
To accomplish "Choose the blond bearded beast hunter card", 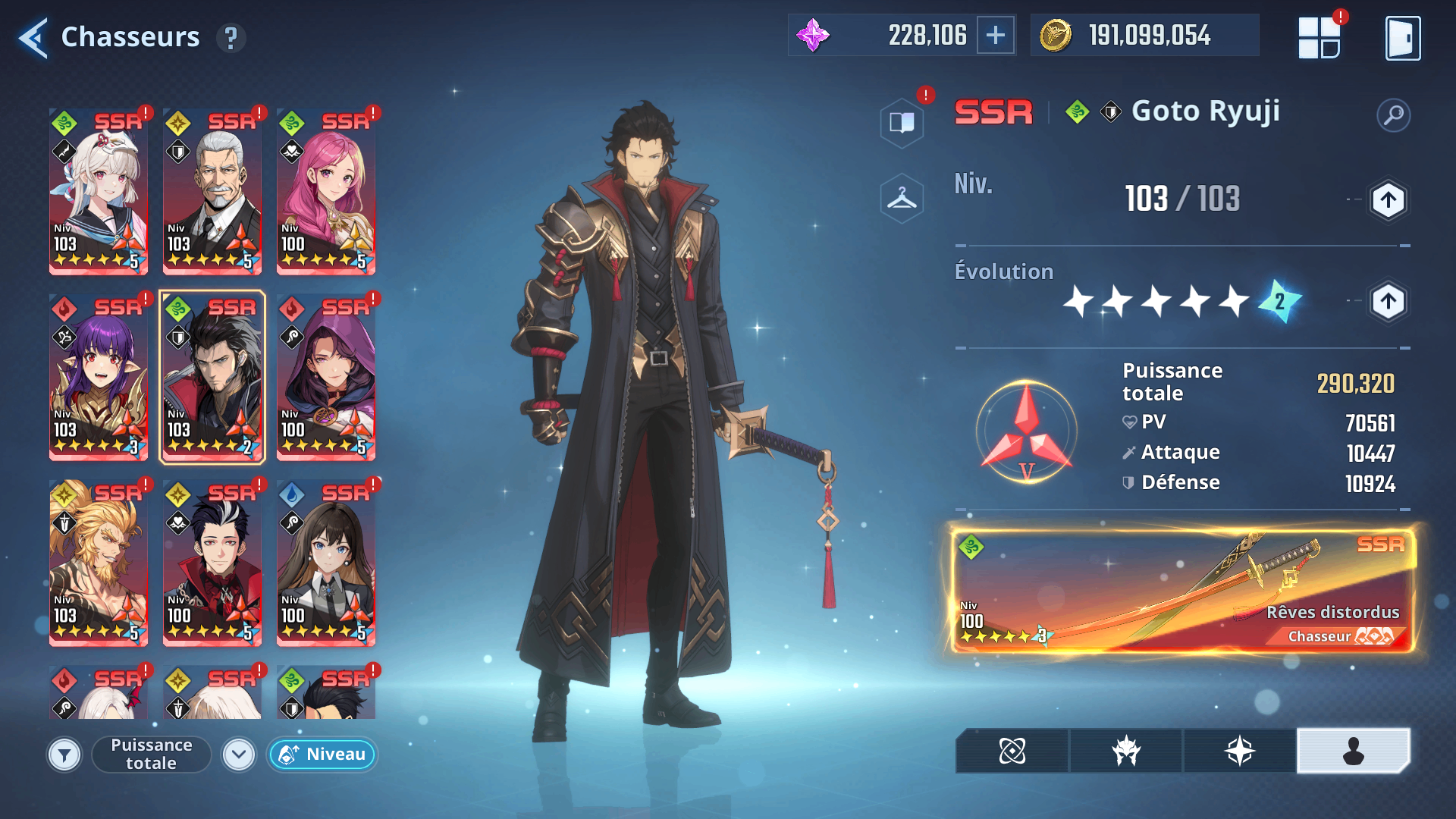I will pos(99,563).
